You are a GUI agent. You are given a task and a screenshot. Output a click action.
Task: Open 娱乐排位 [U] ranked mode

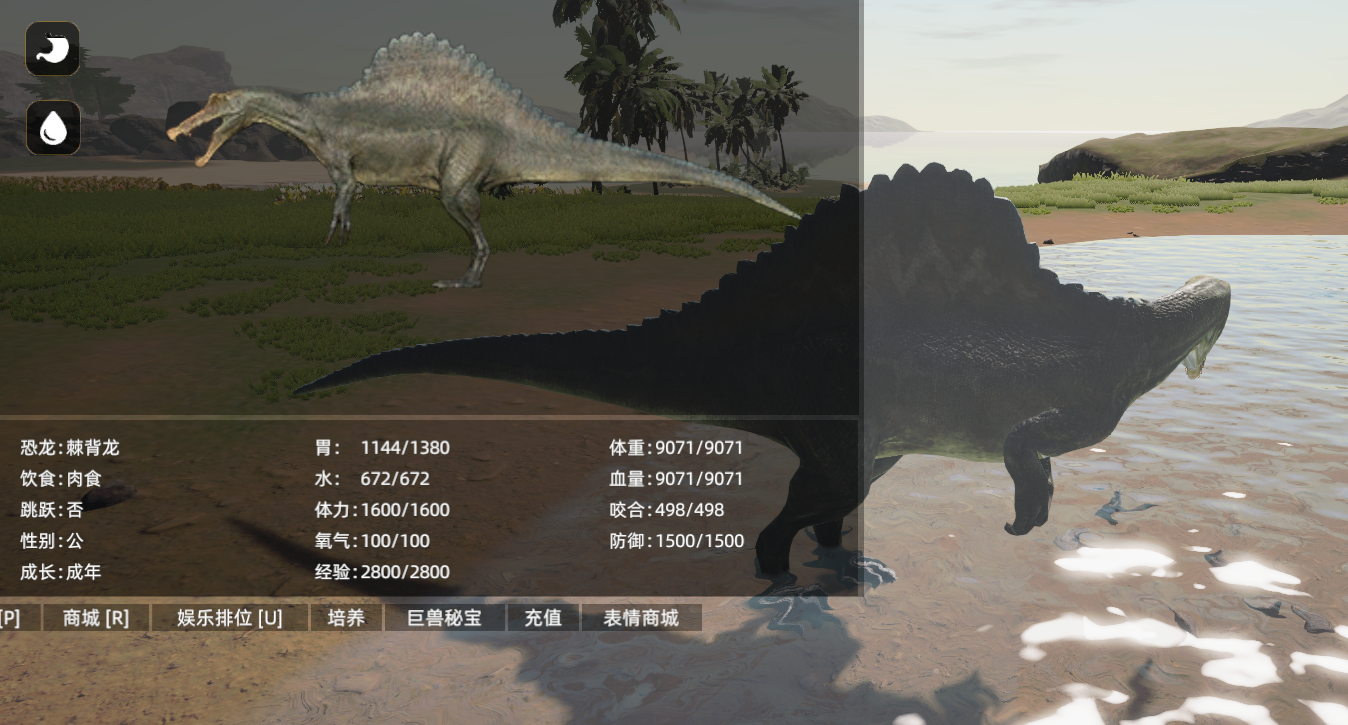coord(230,618)
